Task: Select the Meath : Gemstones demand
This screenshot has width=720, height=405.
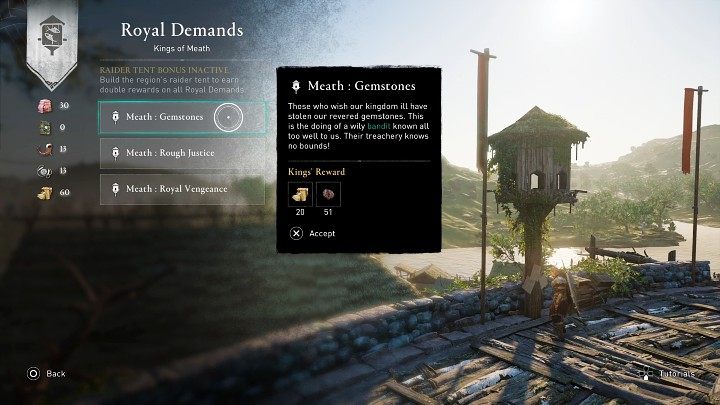Action: 182,118
